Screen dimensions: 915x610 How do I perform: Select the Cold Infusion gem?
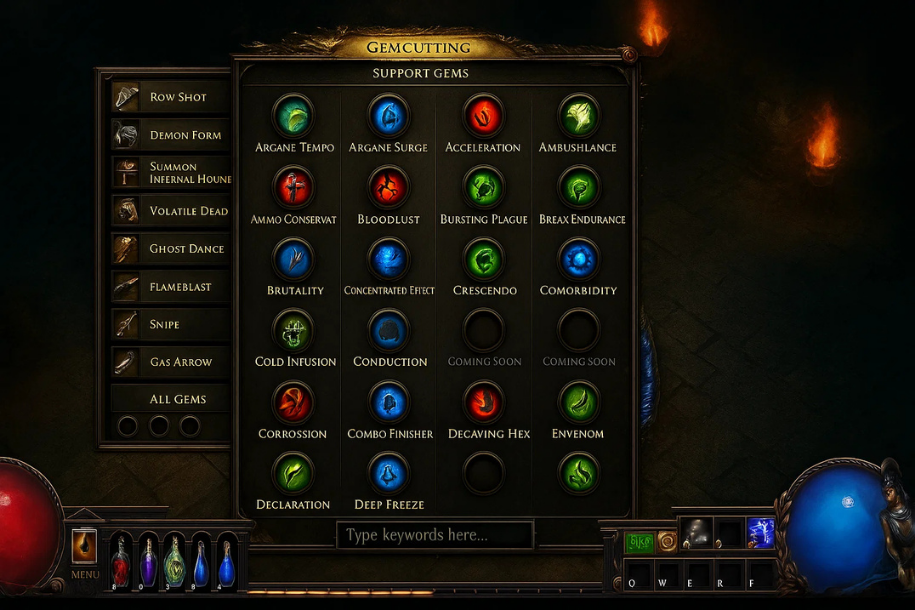coord(294,330)
